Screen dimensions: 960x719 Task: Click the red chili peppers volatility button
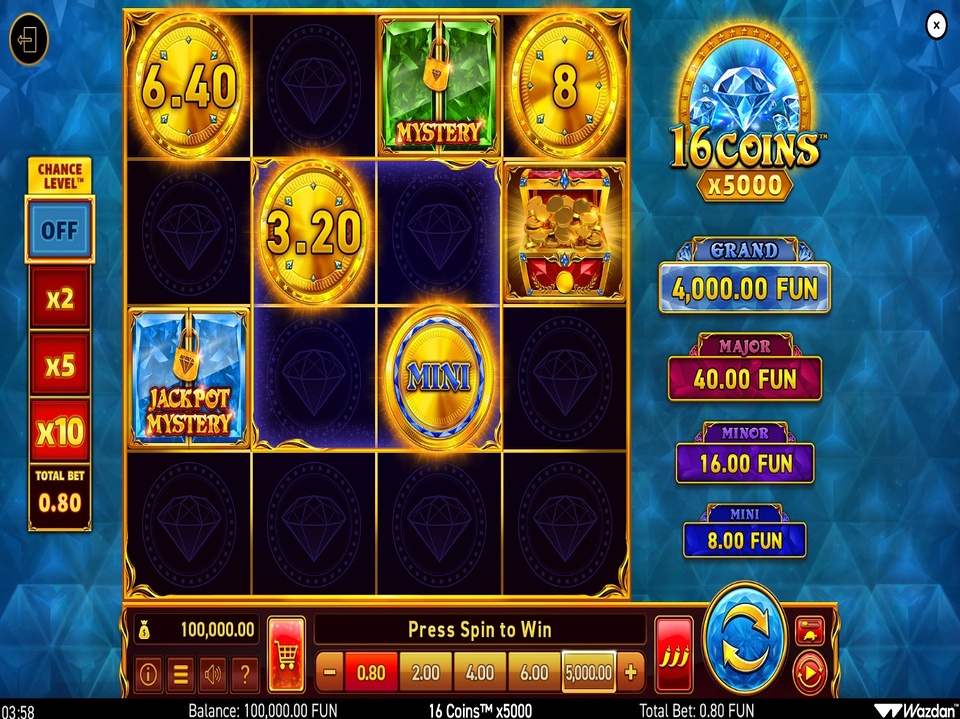[674, 654]
